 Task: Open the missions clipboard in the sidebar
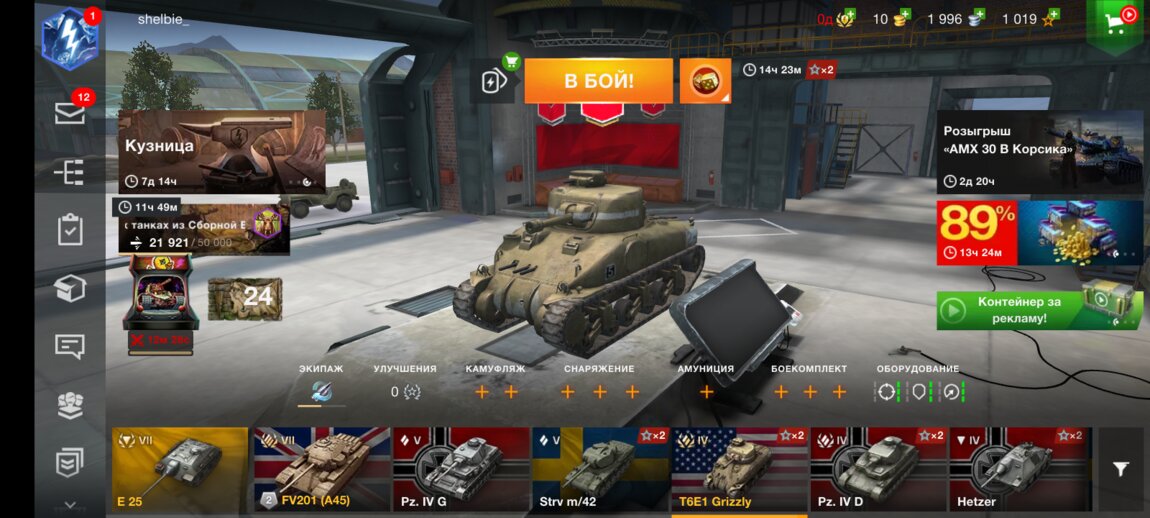pyautogui.click(x=70, y=229)
